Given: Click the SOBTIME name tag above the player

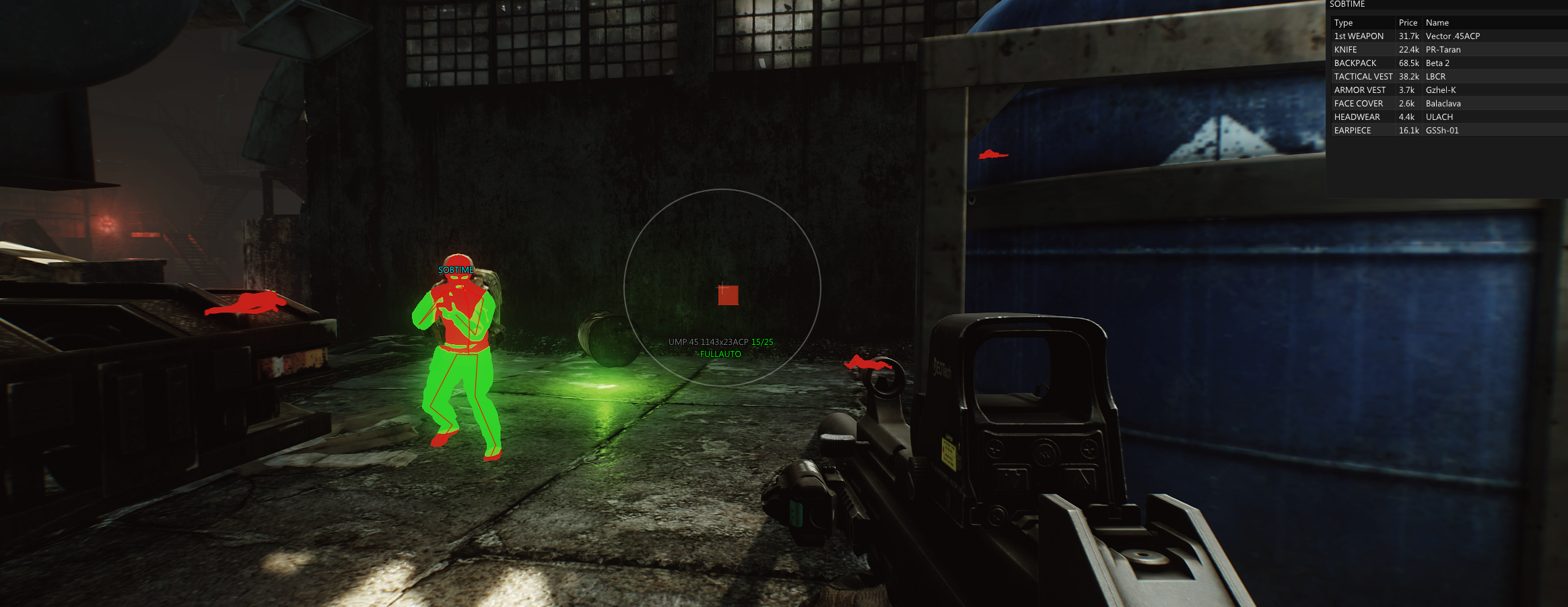Looking at the screenshot, I should [456, 270].
